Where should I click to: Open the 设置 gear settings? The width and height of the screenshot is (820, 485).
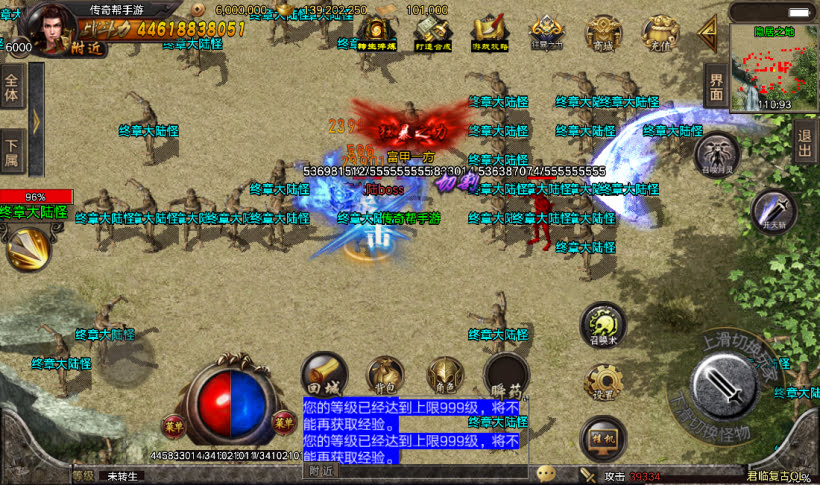603,382
